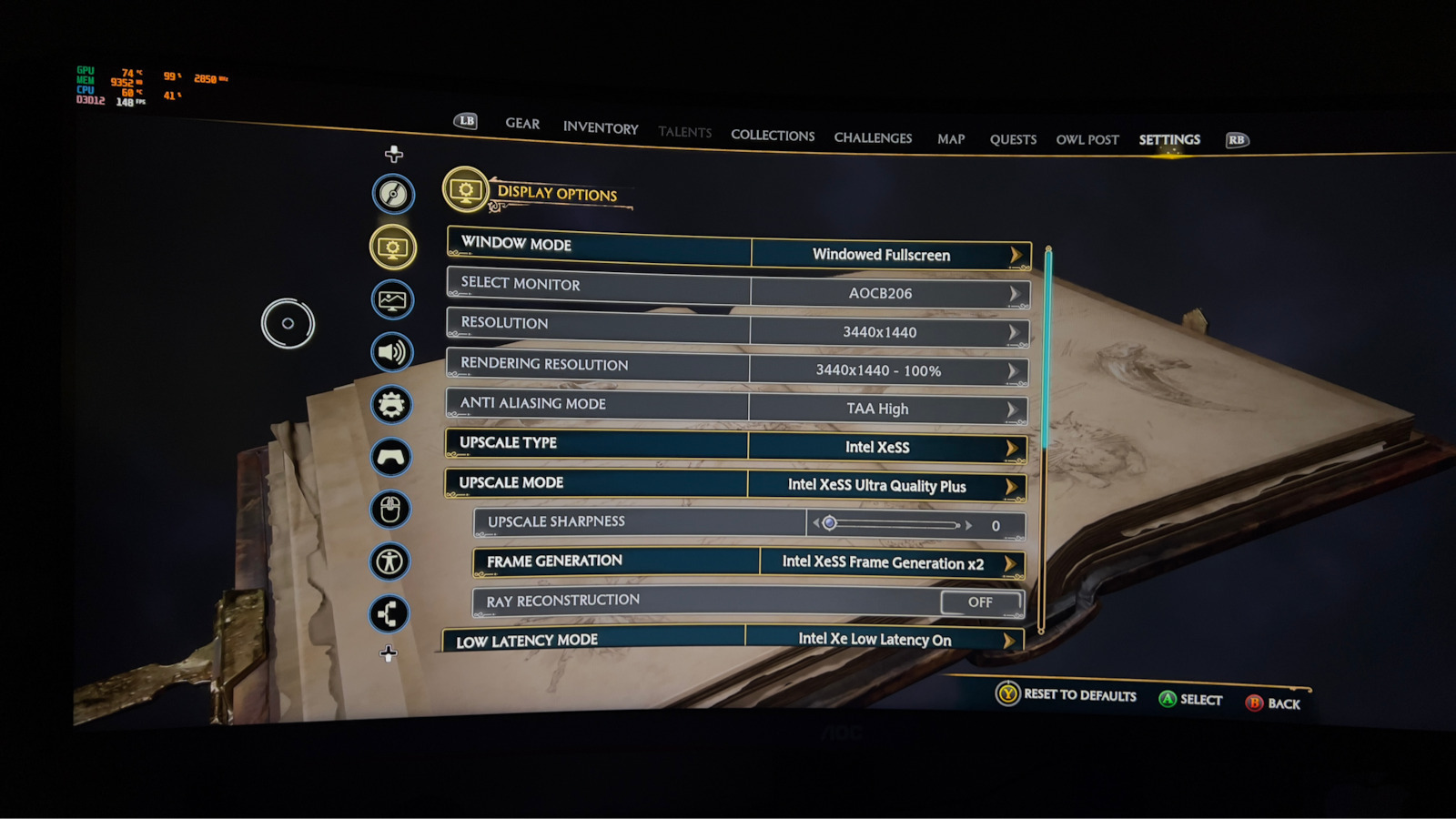Open the Map tab
Viewport: 1456px width, 819px height.
click(951, 139)
